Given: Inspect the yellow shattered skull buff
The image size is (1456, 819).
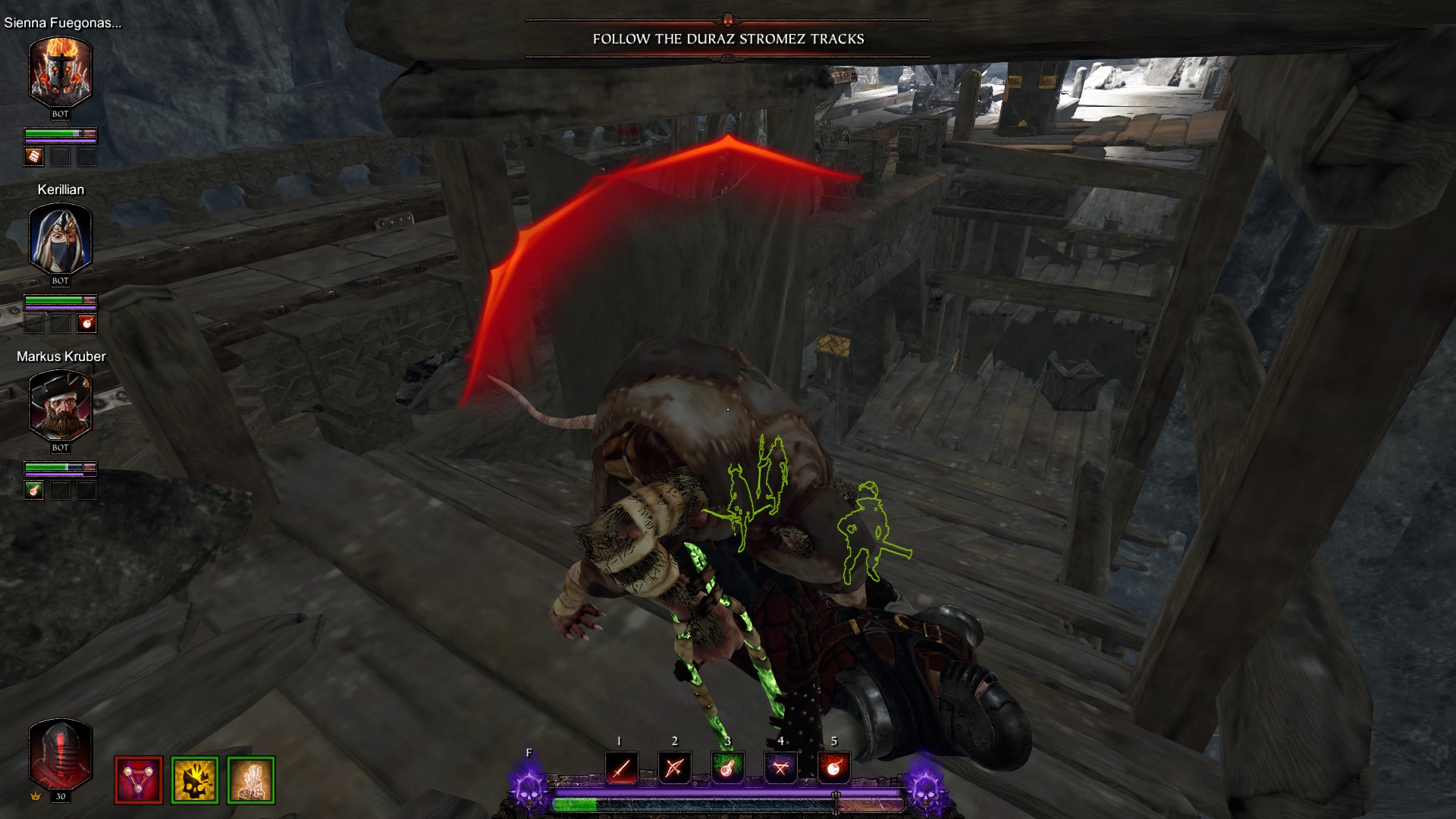Looking at the screenshot, I should tap(195, 780).
